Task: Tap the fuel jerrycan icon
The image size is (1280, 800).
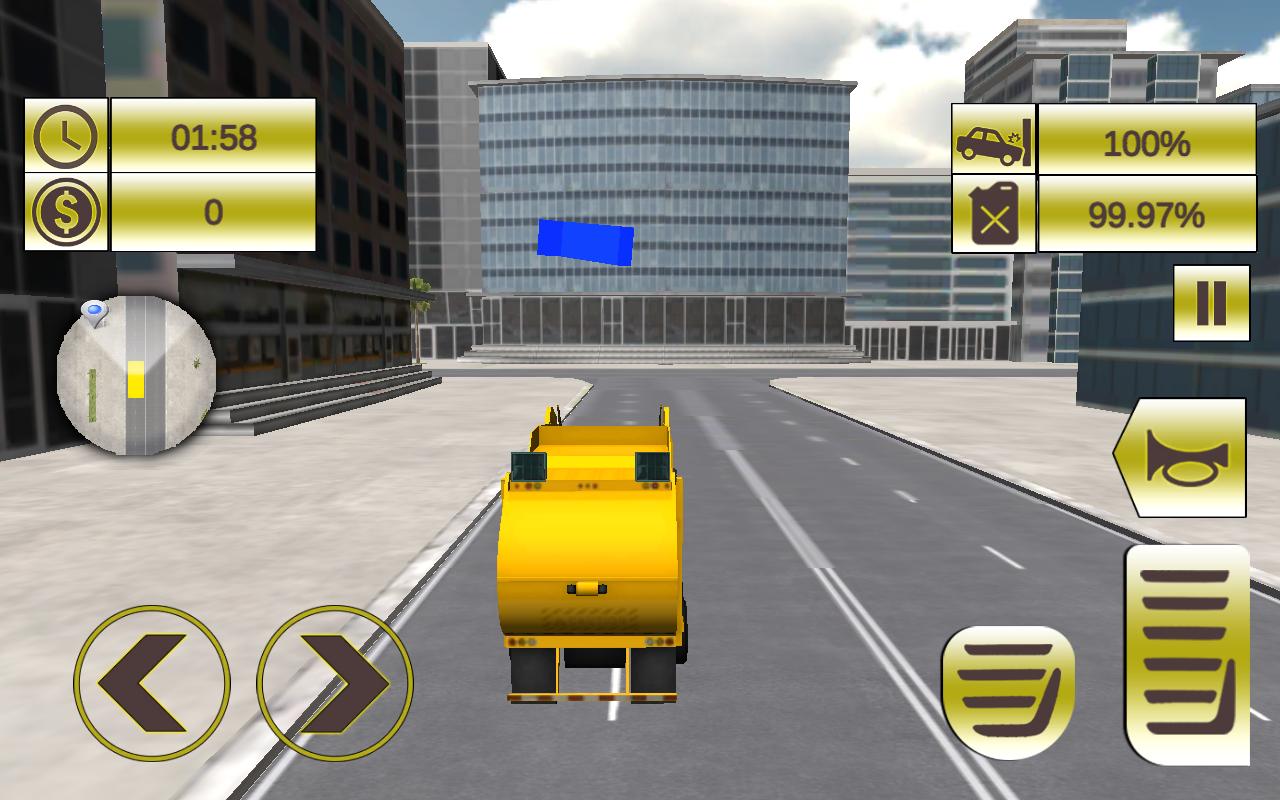Action: [x=992, y=210]
